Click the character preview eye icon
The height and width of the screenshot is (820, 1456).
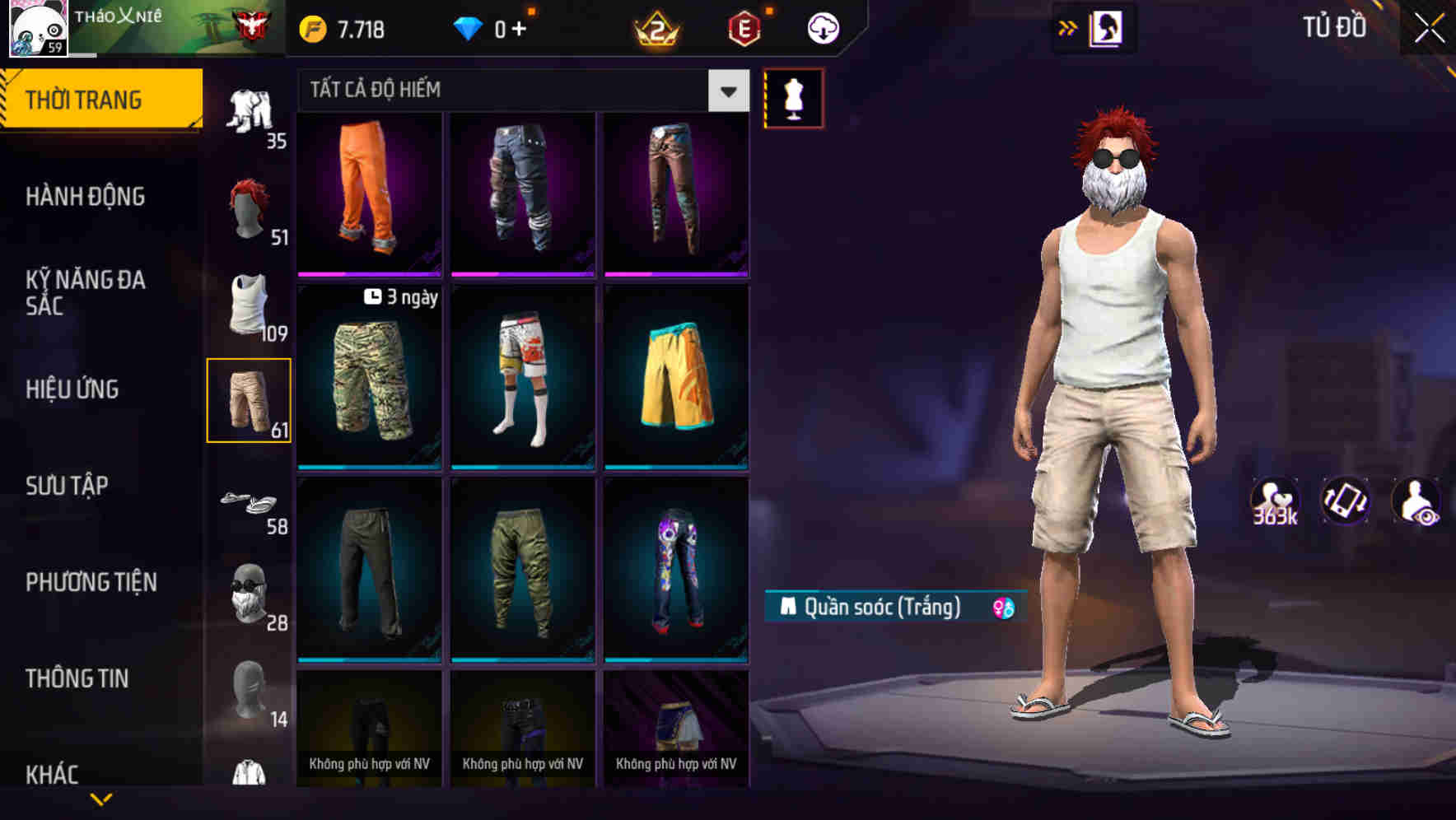click(x=1418, y=500)
